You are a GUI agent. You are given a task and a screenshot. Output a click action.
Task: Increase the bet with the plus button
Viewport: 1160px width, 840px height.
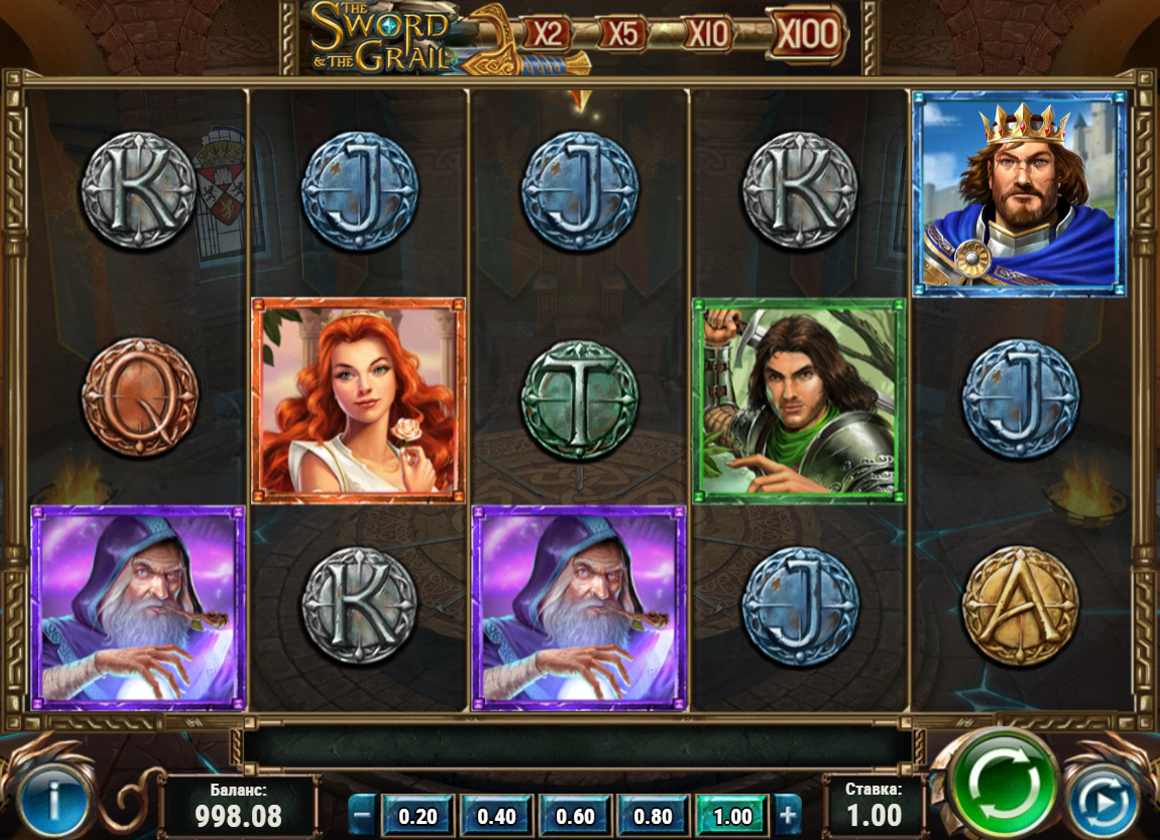(x=788, y=815)
